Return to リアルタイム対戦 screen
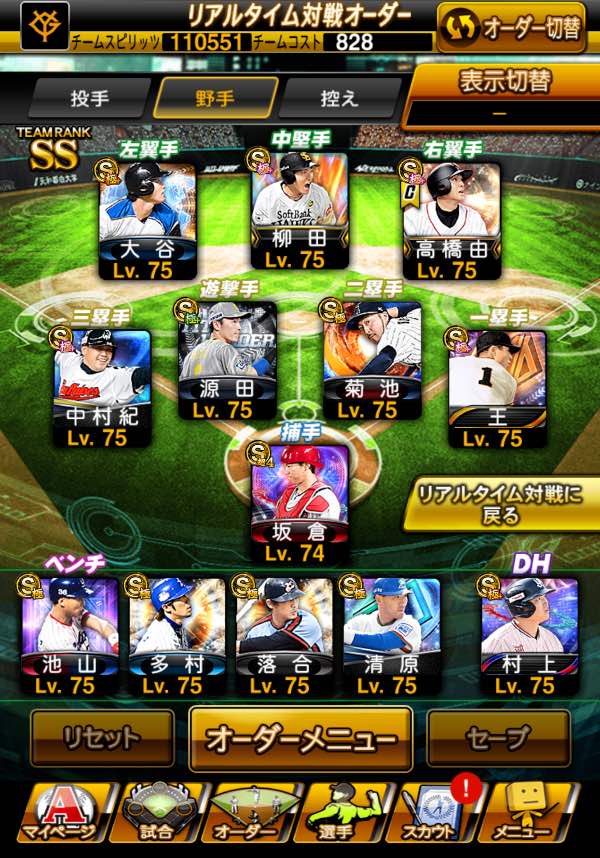The width and height of the screenshot is (600, 858). 497,504
